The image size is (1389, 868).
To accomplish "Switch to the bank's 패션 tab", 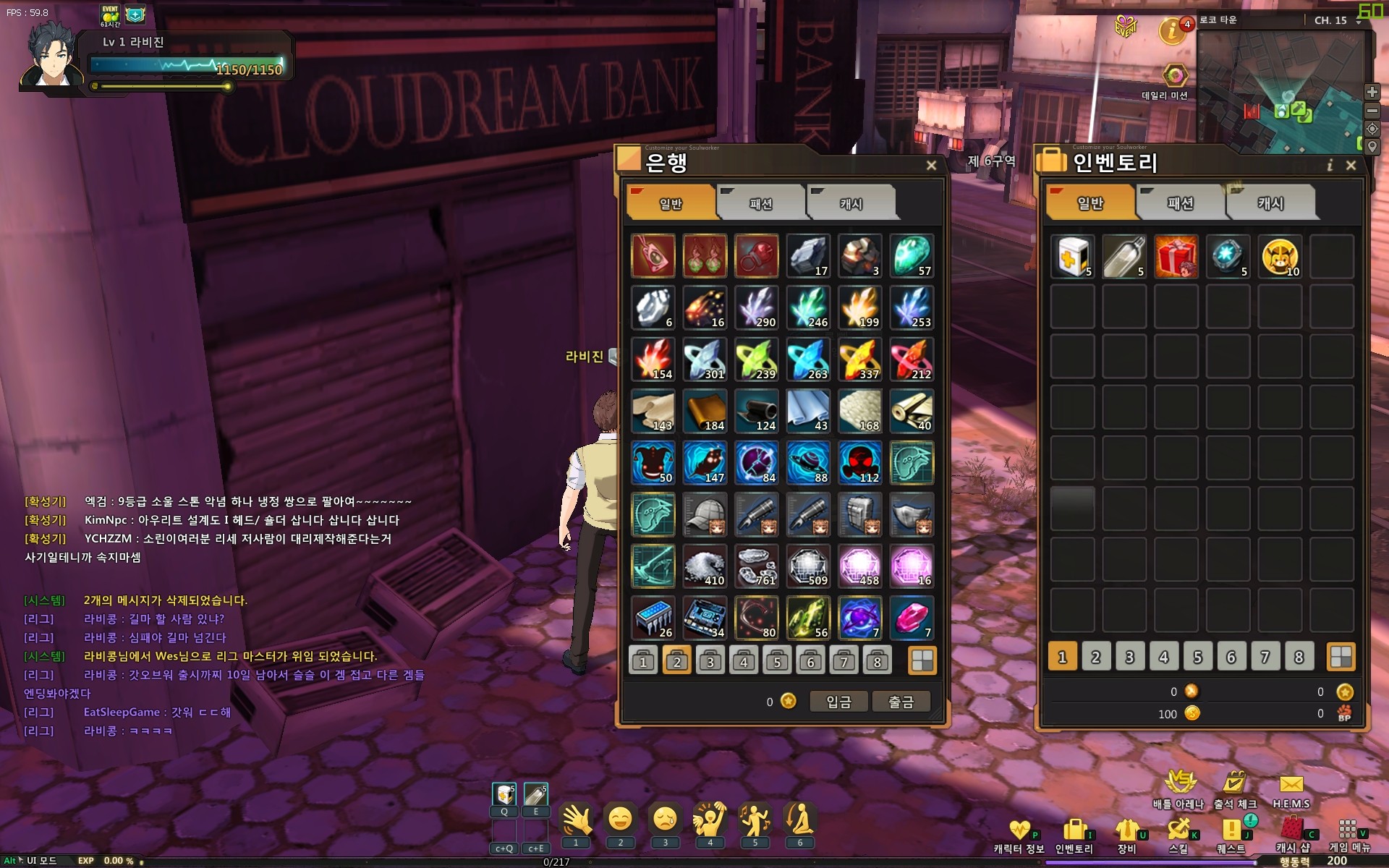I will tap(760, 203).
